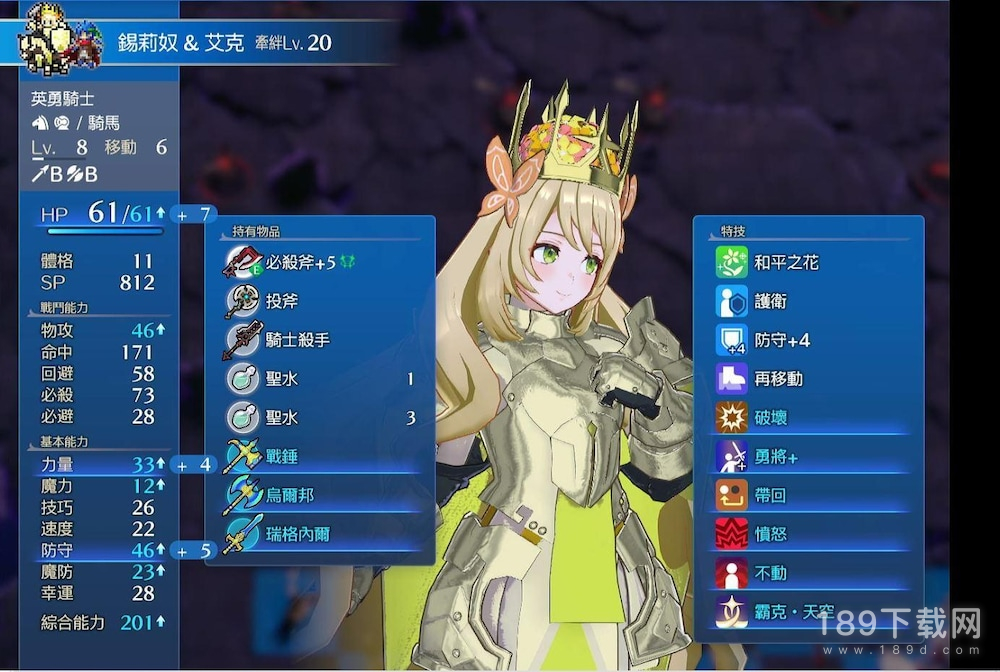Screen dimensions: 1000x672
Task: Select the 騎士殺手 lance item
Action: coord(297,340)
